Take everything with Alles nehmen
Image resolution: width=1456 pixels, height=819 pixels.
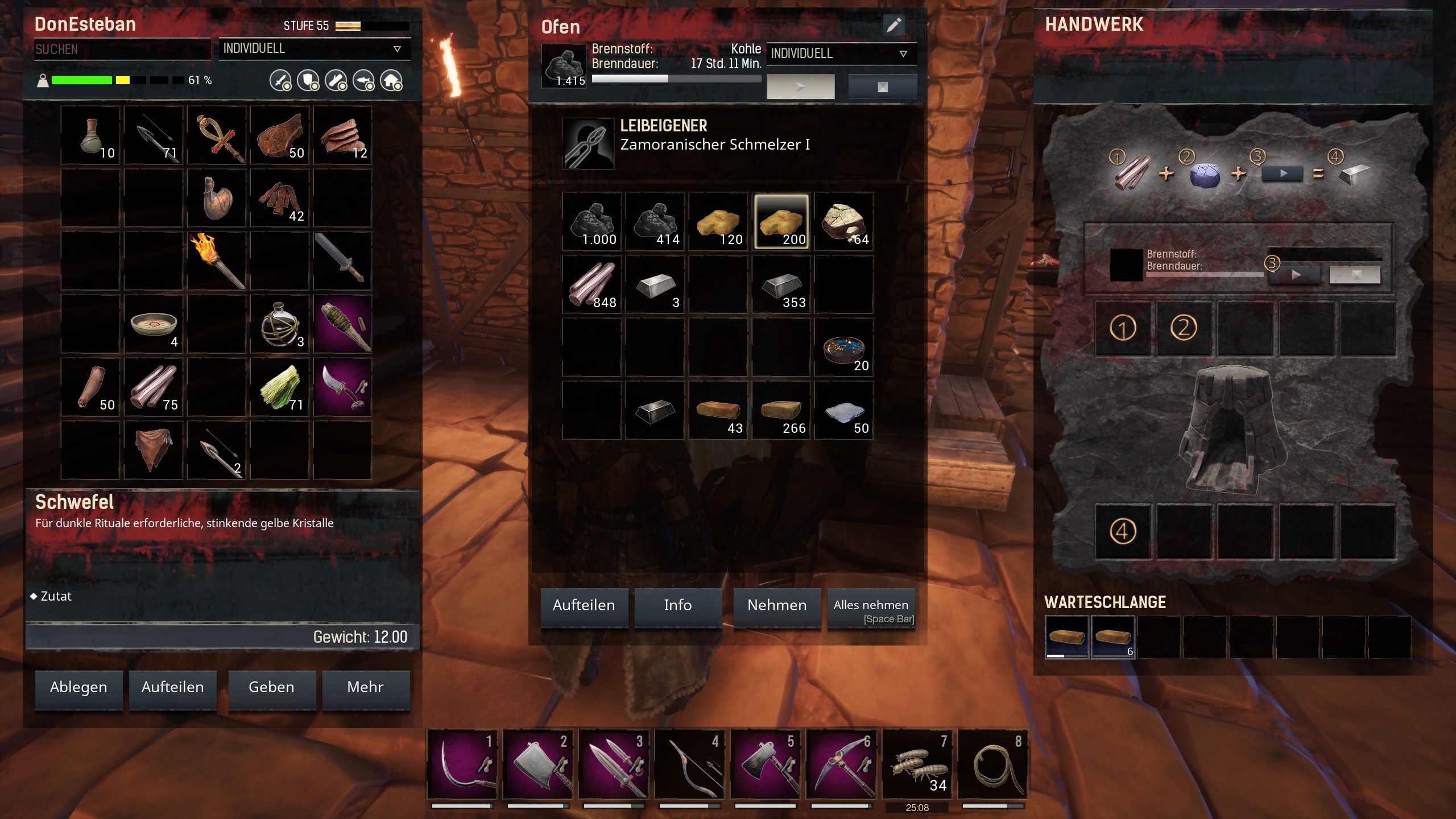(x=871, y=609)
